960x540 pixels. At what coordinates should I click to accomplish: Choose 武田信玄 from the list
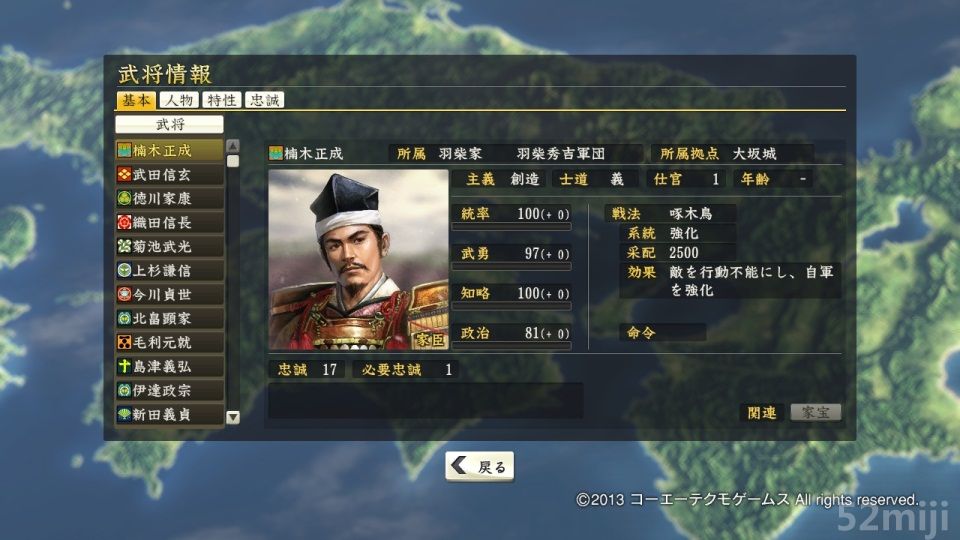(x=169, y=174)
